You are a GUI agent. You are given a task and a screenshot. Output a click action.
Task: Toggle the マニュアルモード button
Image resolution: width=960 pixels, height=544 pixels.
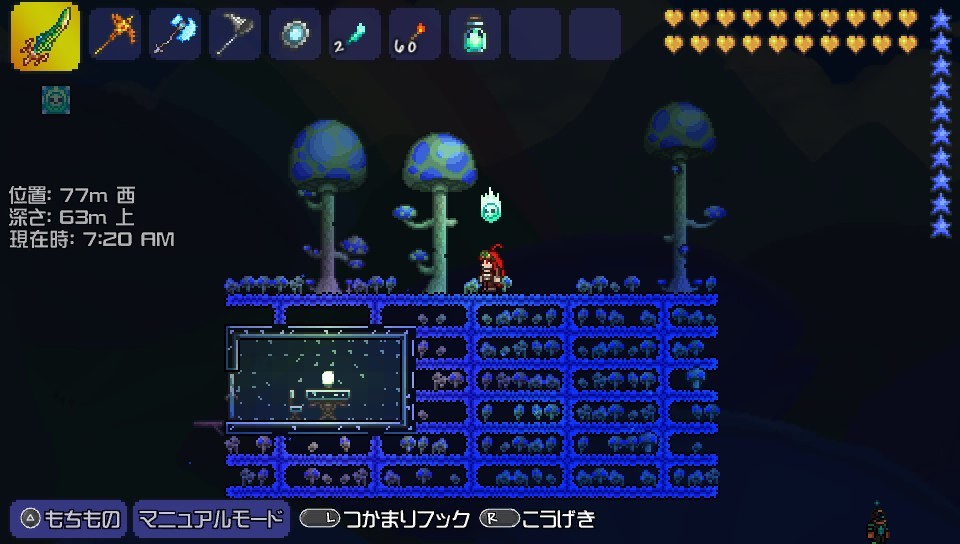[x=210, y=518]
